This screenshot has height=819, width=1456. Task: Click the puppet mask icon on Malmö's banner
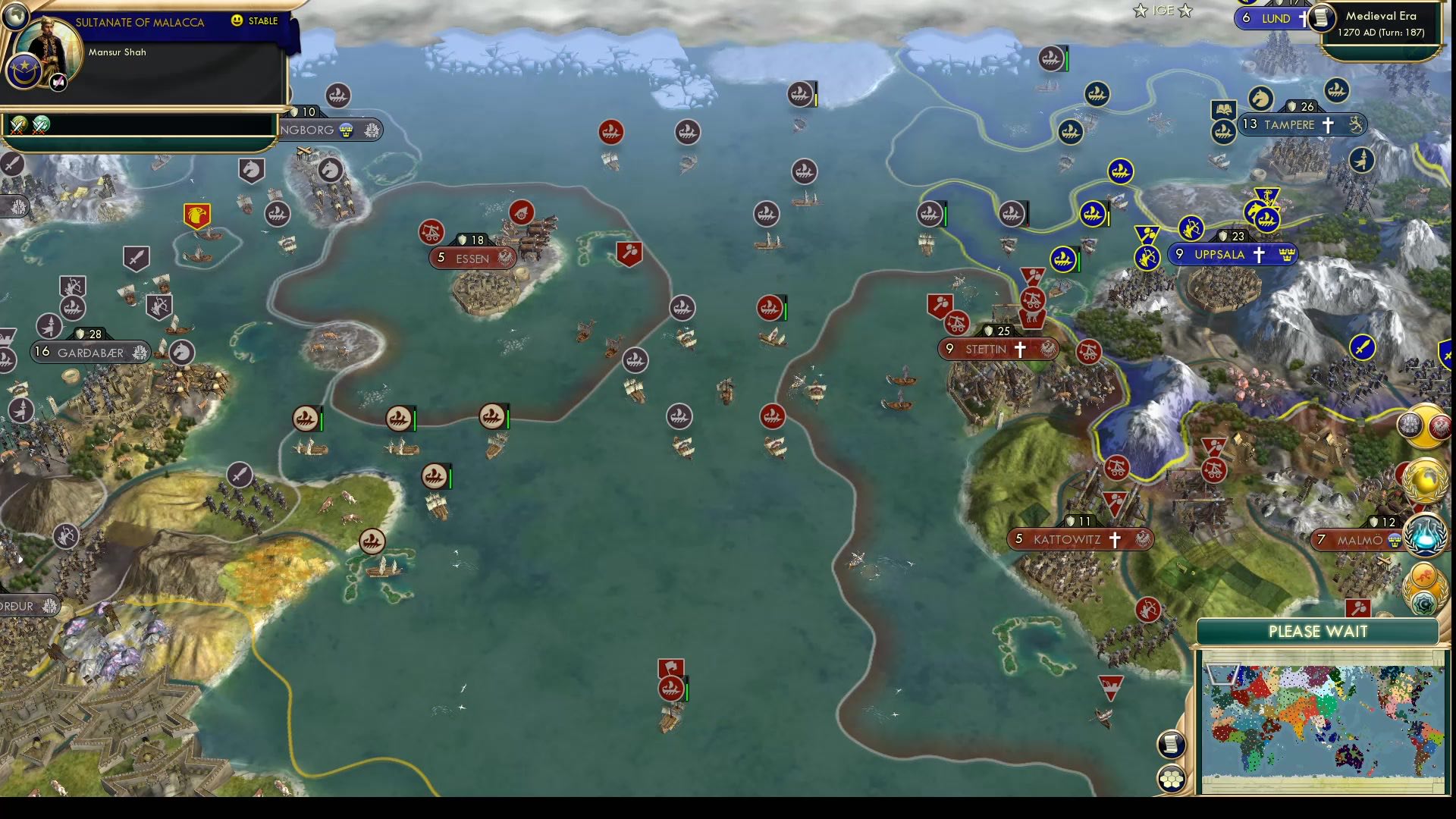[x=1395, y=540]
